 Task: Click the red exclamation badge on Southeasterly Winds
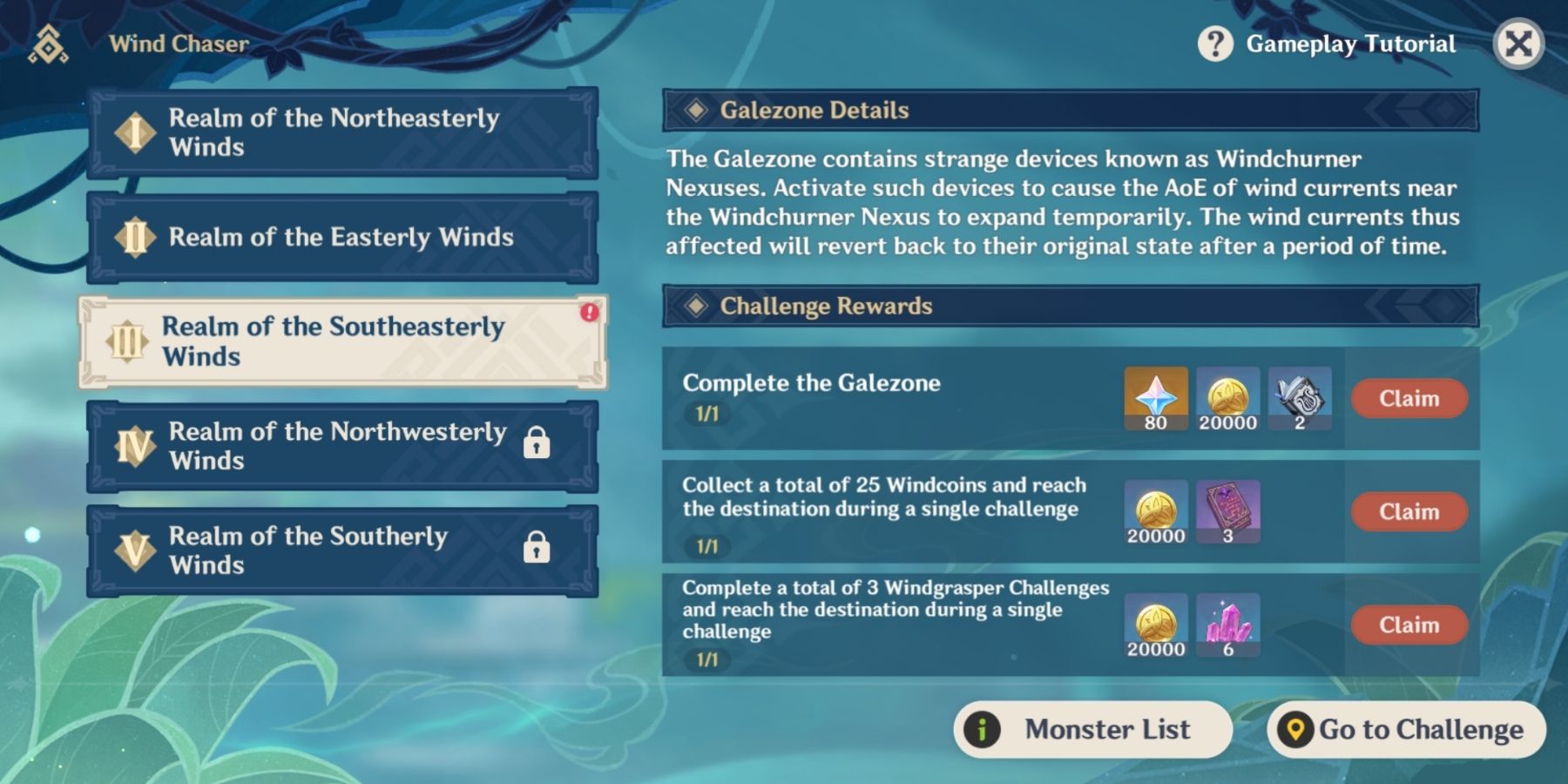pos(591,314)
